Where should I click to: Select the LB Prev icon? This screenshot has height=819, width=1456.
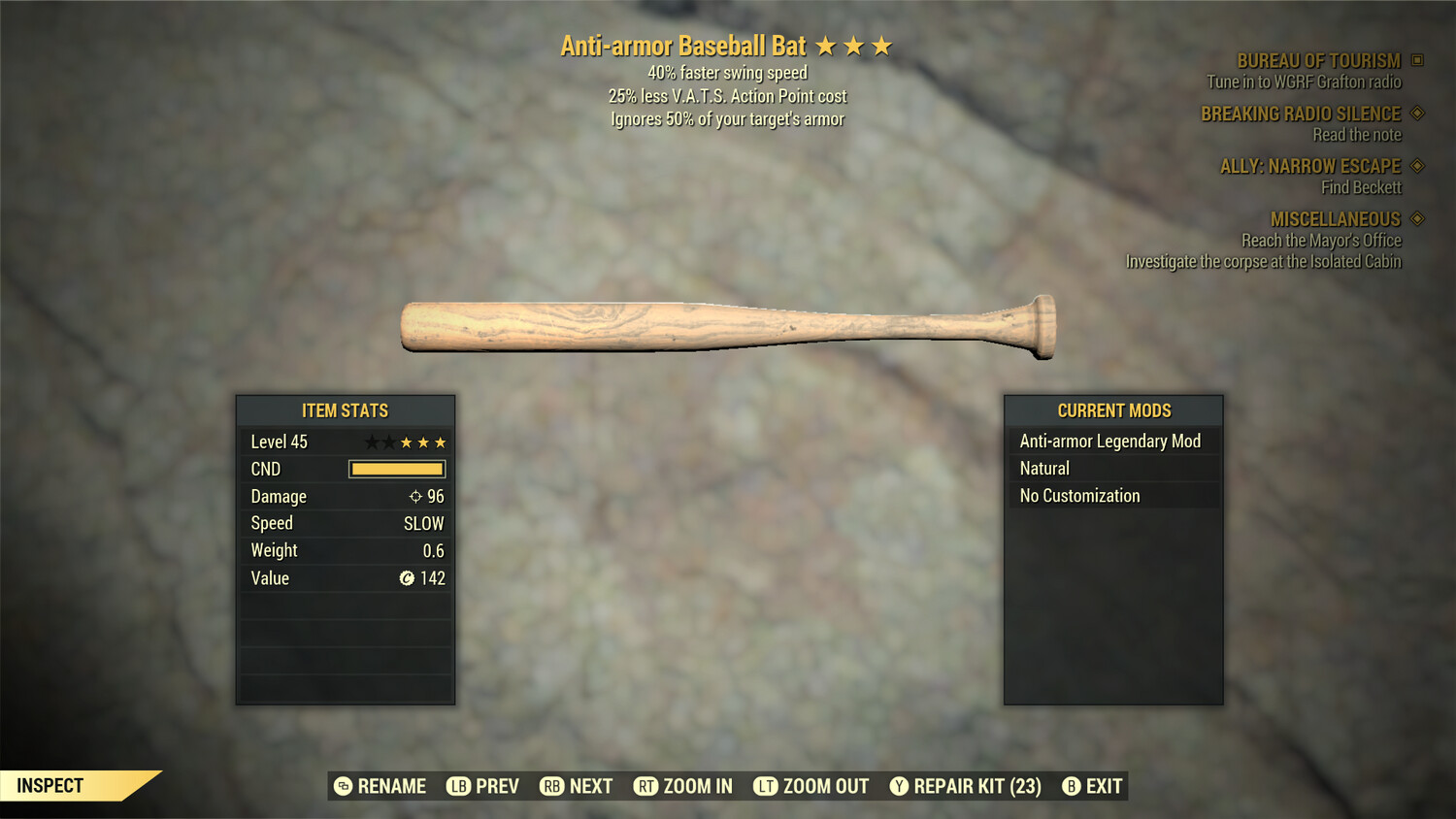pyautogui.click(x=456, y=786)
